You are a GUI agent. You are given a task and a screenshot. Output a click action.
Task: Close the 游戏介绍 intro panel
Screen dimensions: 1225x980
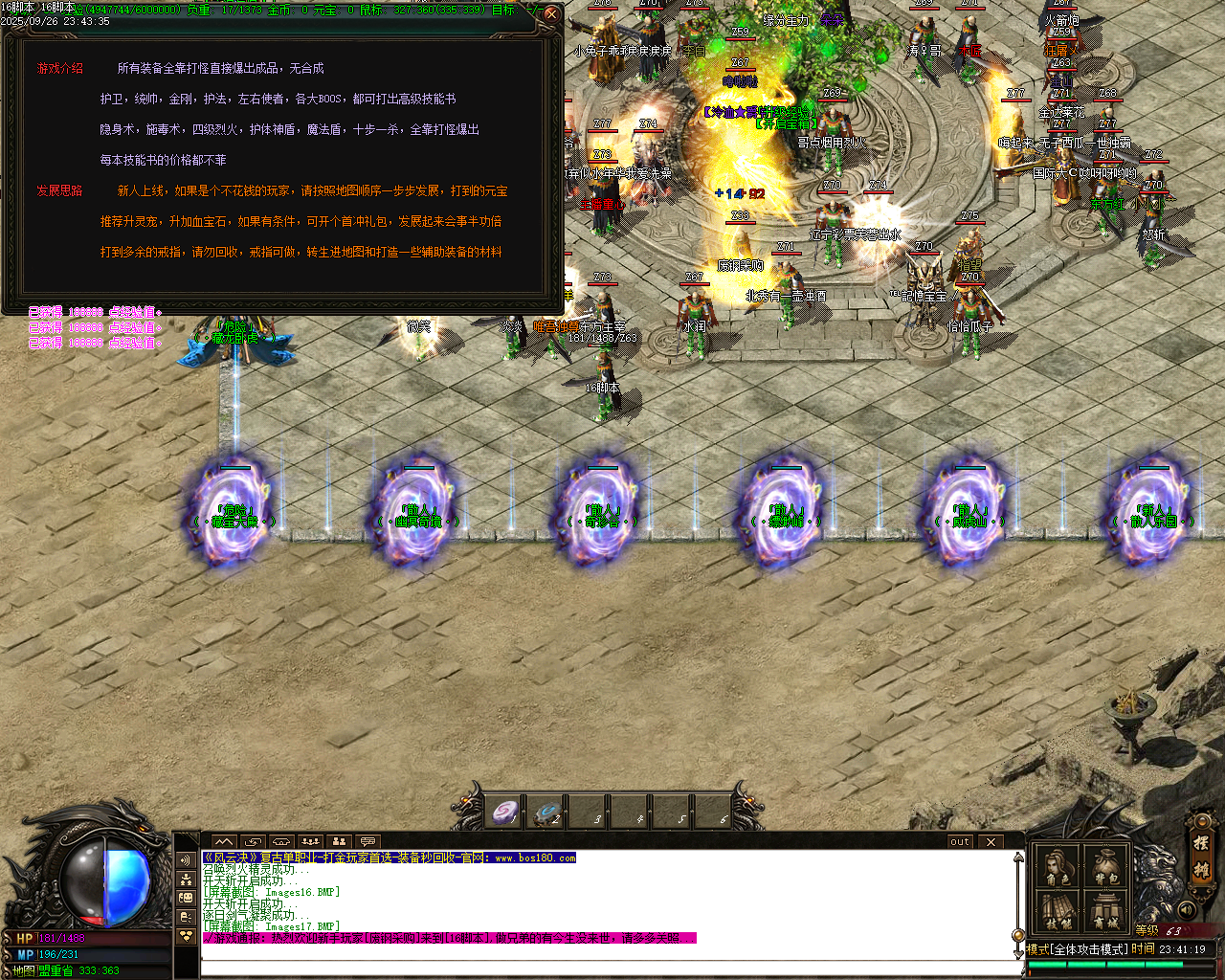[x=550, y=14]
